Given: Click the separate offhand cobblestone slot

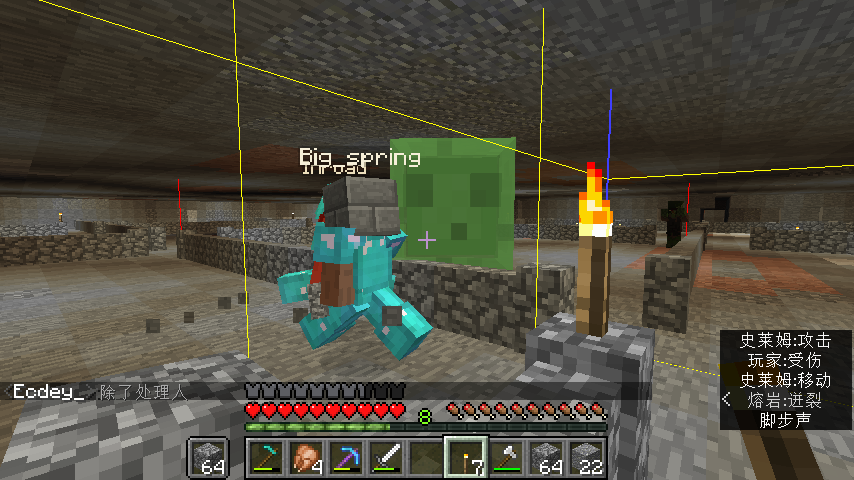Looking at the screenshot, I should [x=210, y=458].
